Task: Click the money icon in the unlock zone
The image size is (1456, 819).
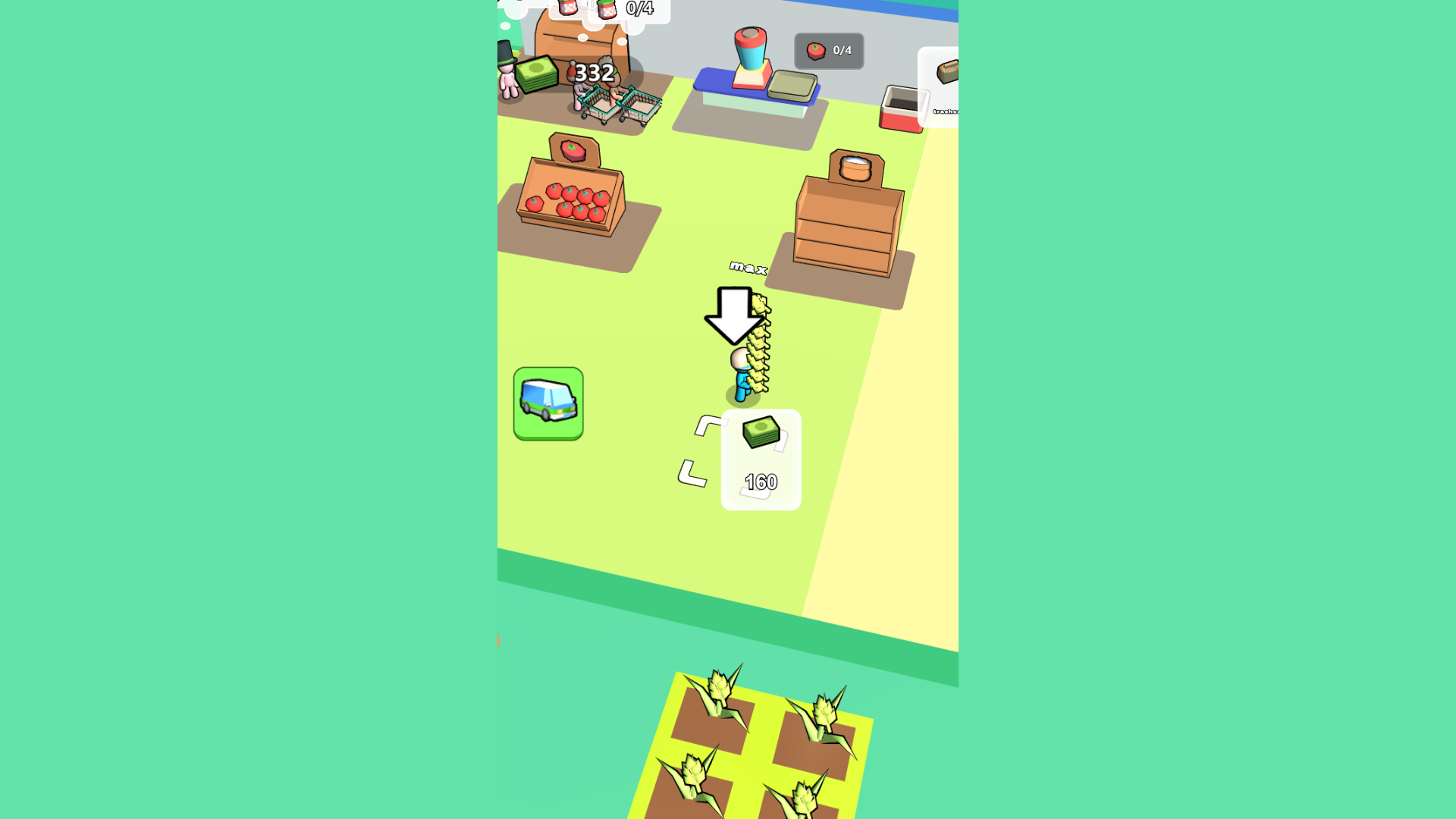Action: point(760,432)
